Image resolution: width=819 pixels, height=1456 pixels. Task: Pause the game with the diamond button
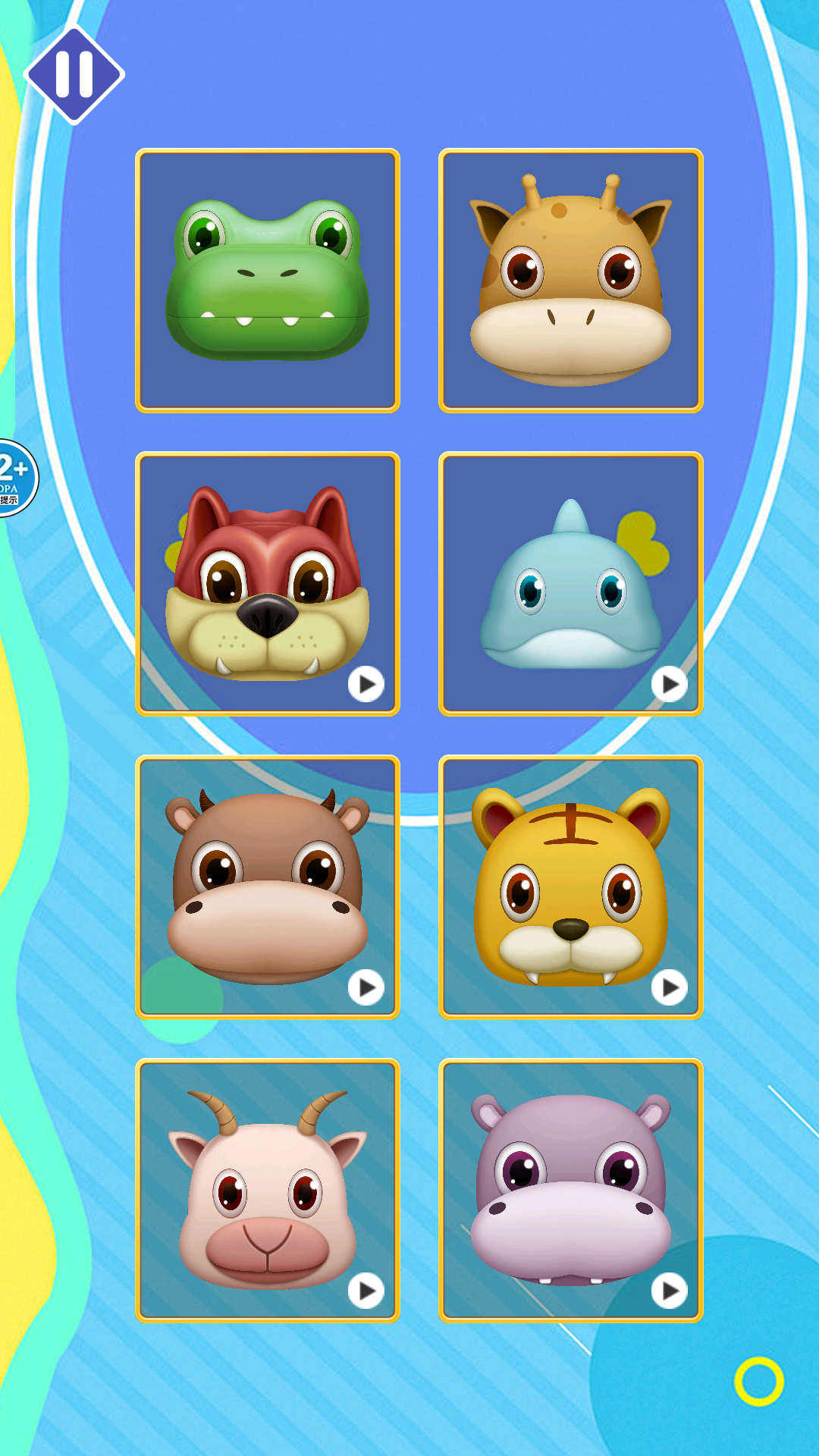point(74,74)
